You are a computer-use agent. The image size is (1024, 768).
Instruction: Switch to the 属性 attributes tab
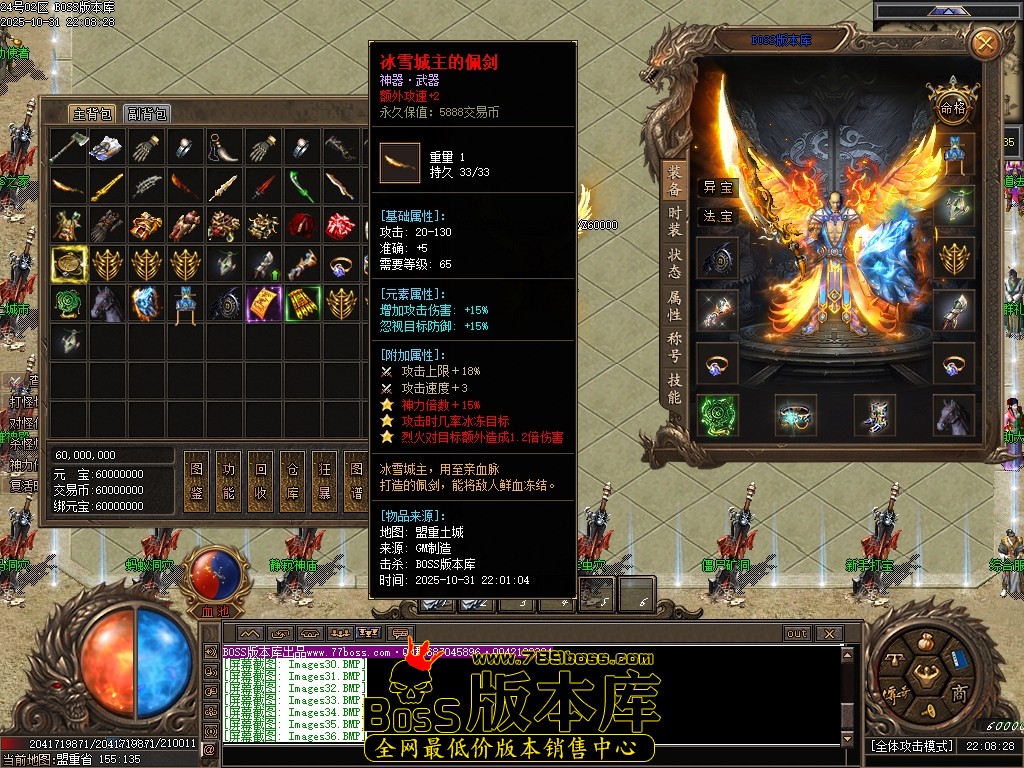675,306
